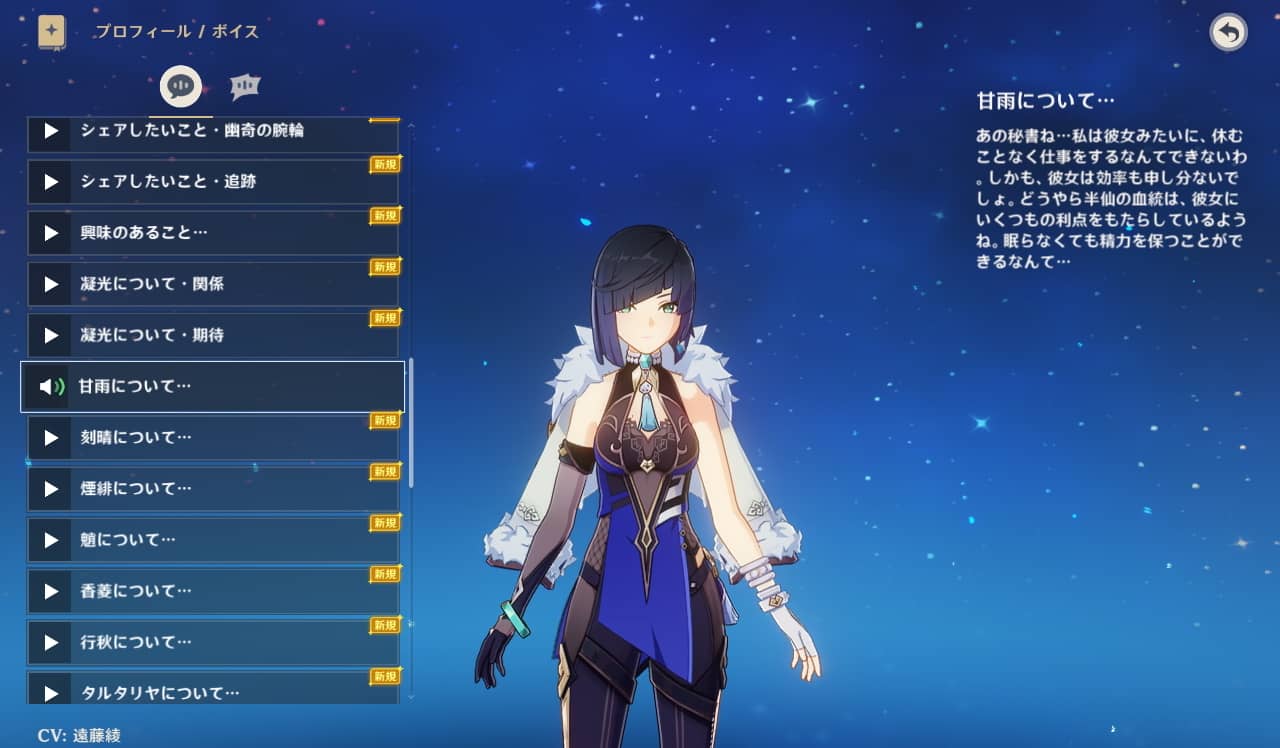Choose the 煙緋について voice entry
The height and width of the screenshot is (748, 1280).
212,488
